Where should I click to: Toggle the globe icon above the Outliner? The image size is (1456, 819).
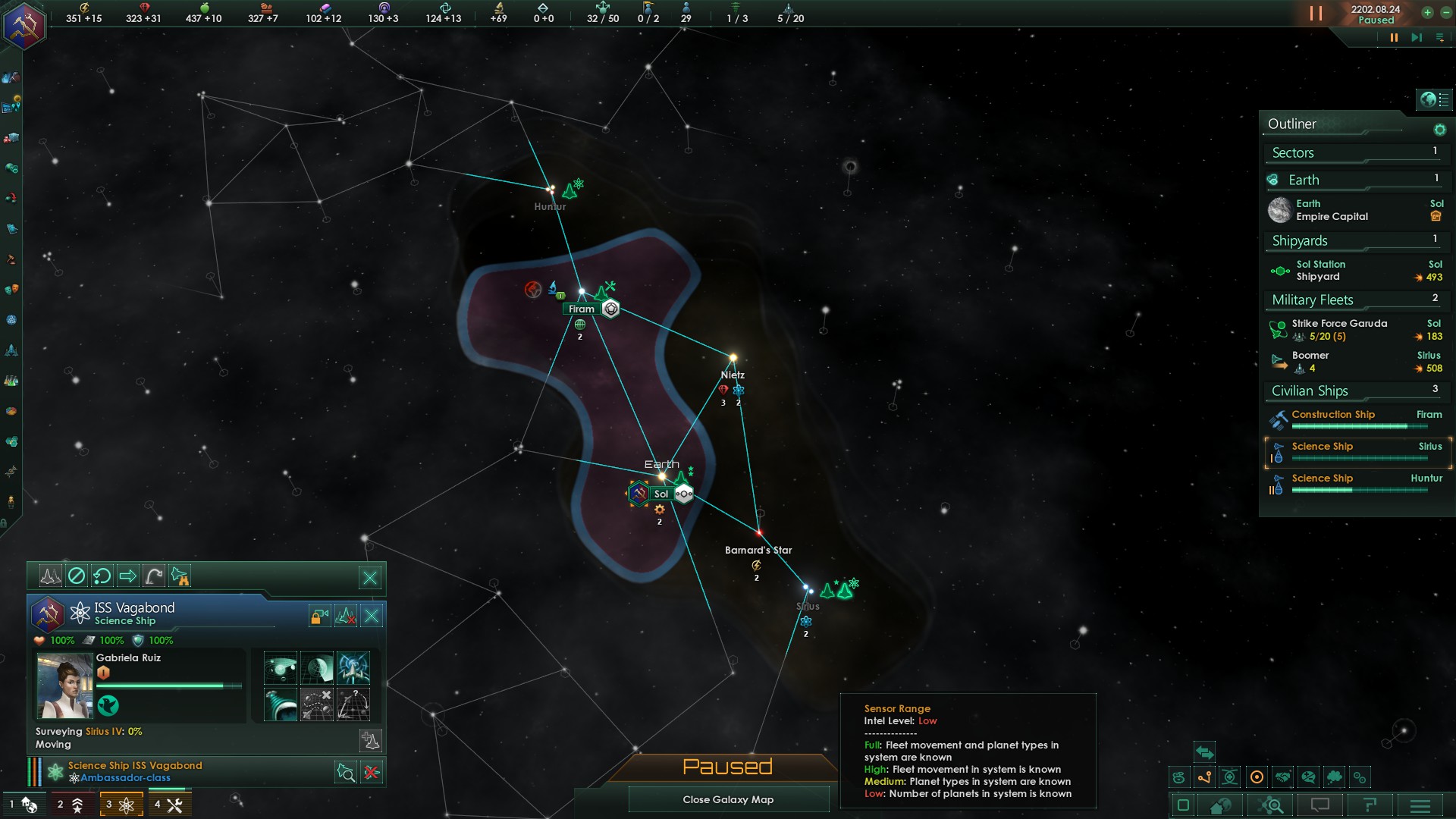pos(1429,99)
